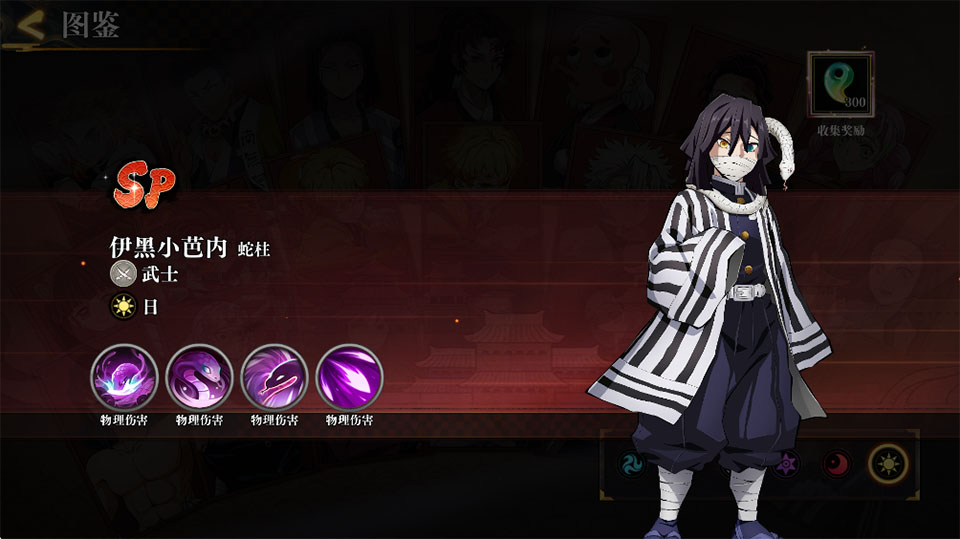
Task: Open the 收集奖励 collection reward
Action: [x=840, y=87]
